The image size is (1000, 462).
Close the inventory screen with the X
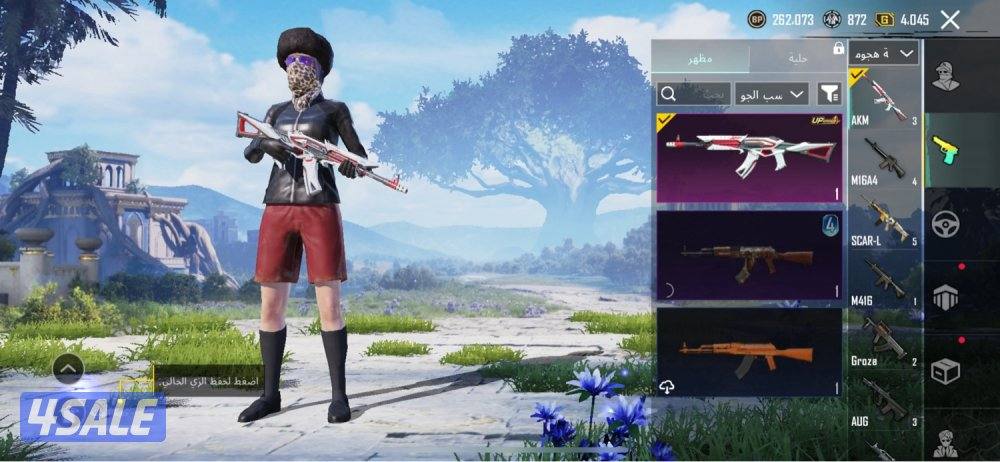click(950, 19)
